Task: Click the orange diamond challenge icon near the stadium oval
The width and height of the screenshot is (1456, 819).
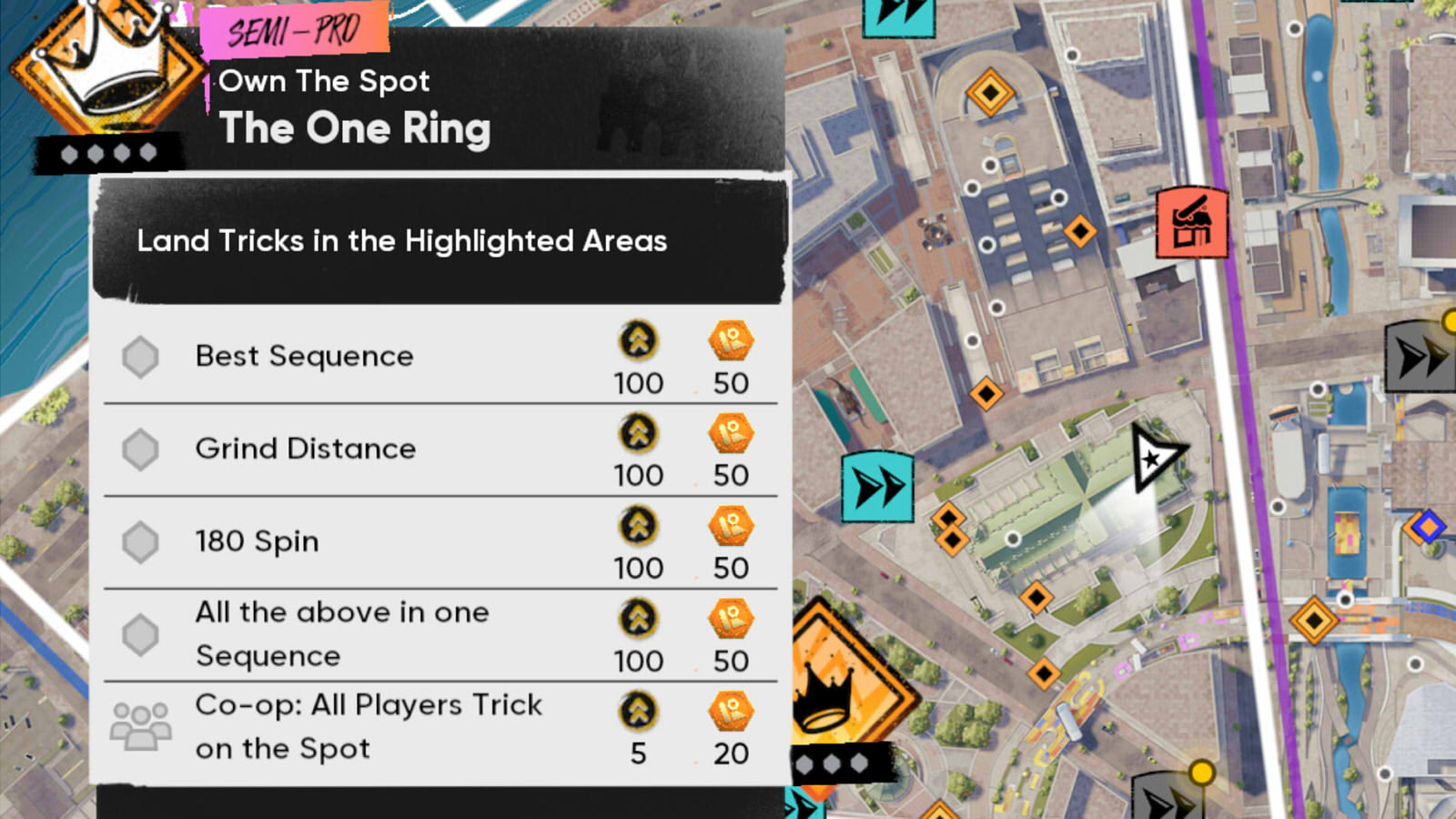Action: 989,91
